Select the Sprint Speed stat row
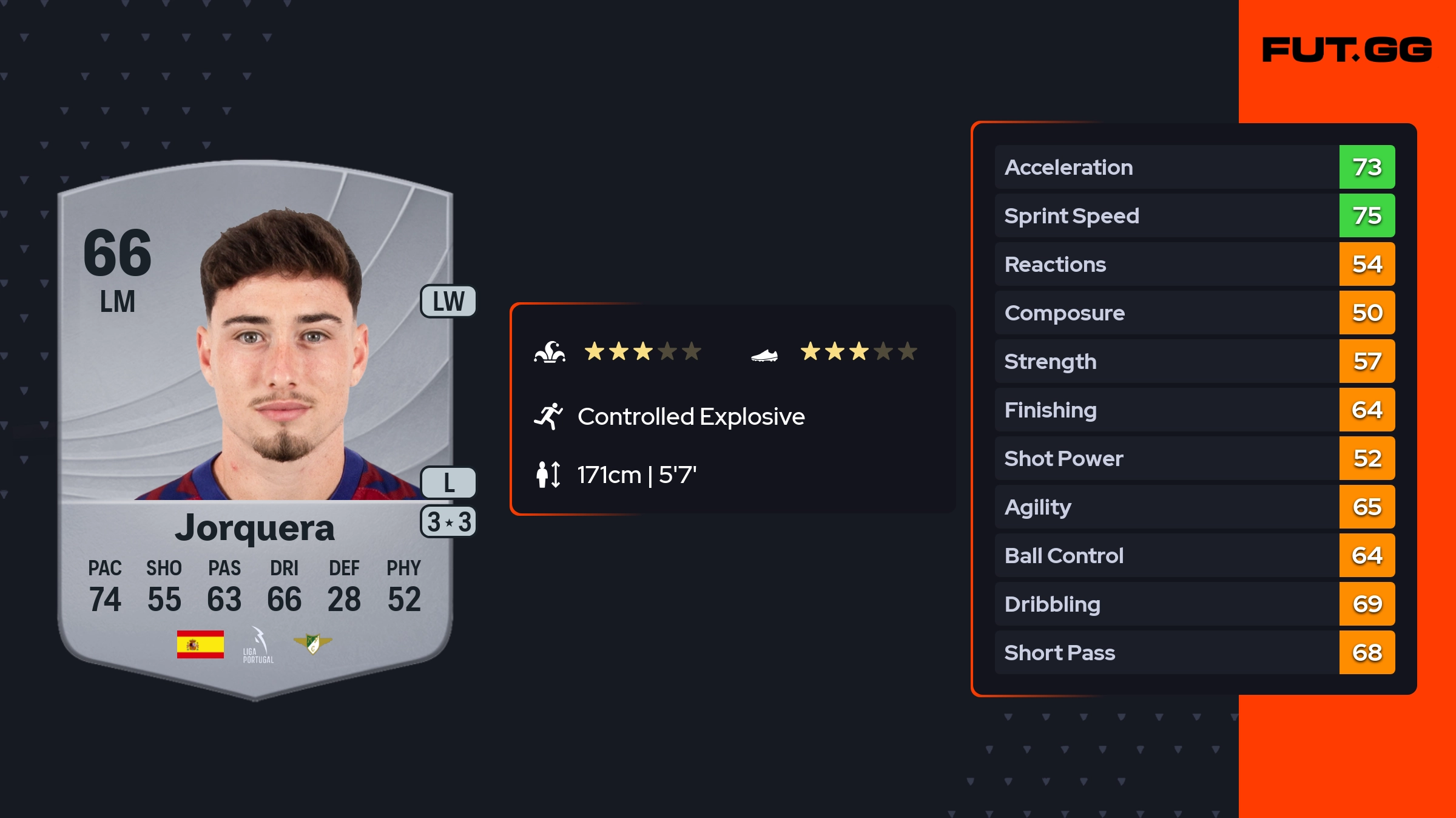Viewport: 1456px width, 818px height. coord(1194,215)
